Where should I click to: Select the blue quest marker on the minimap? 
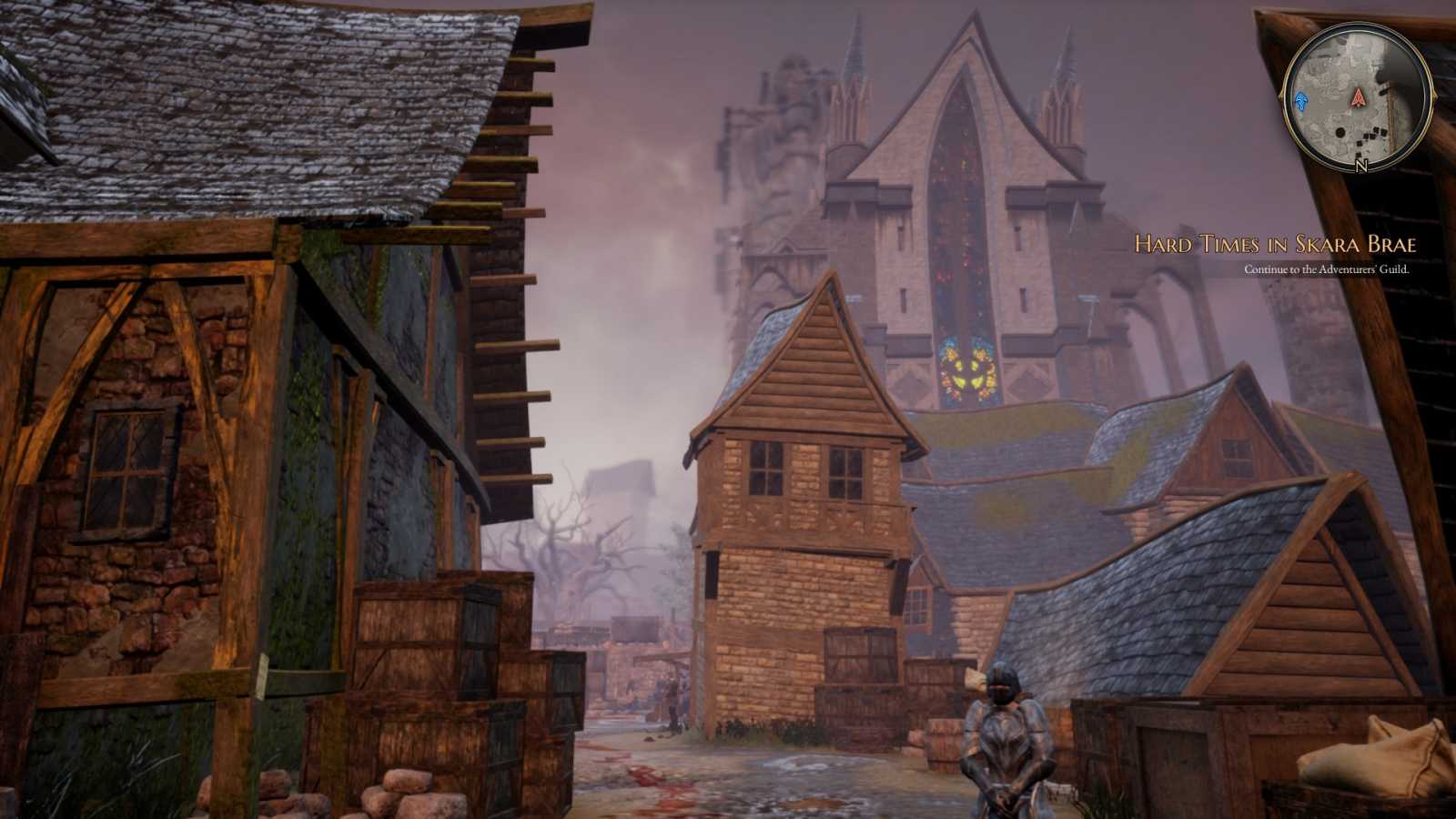1301,102
